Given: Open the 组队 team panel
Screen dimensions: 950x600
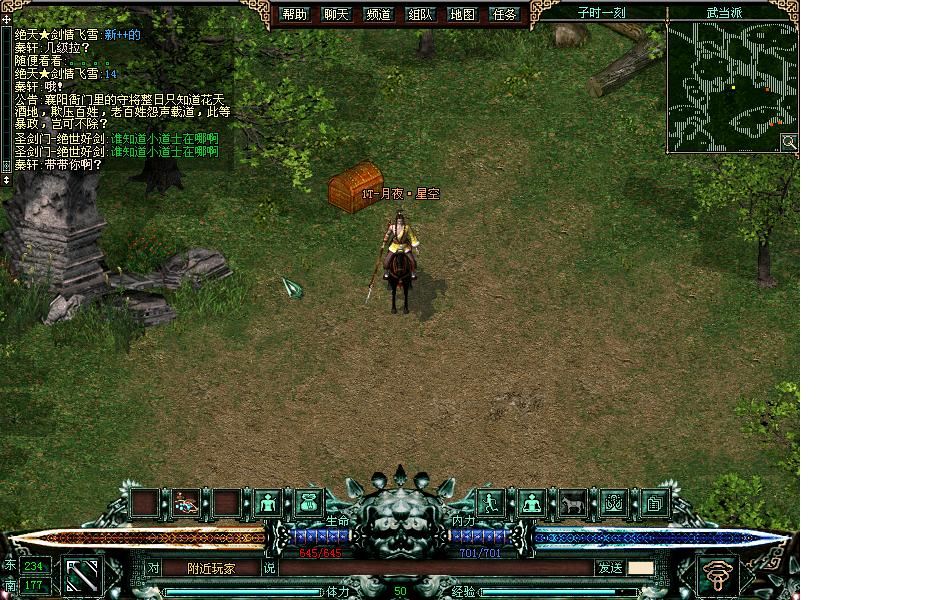Looking at the screenshot, I should click(x=420, y=14).
